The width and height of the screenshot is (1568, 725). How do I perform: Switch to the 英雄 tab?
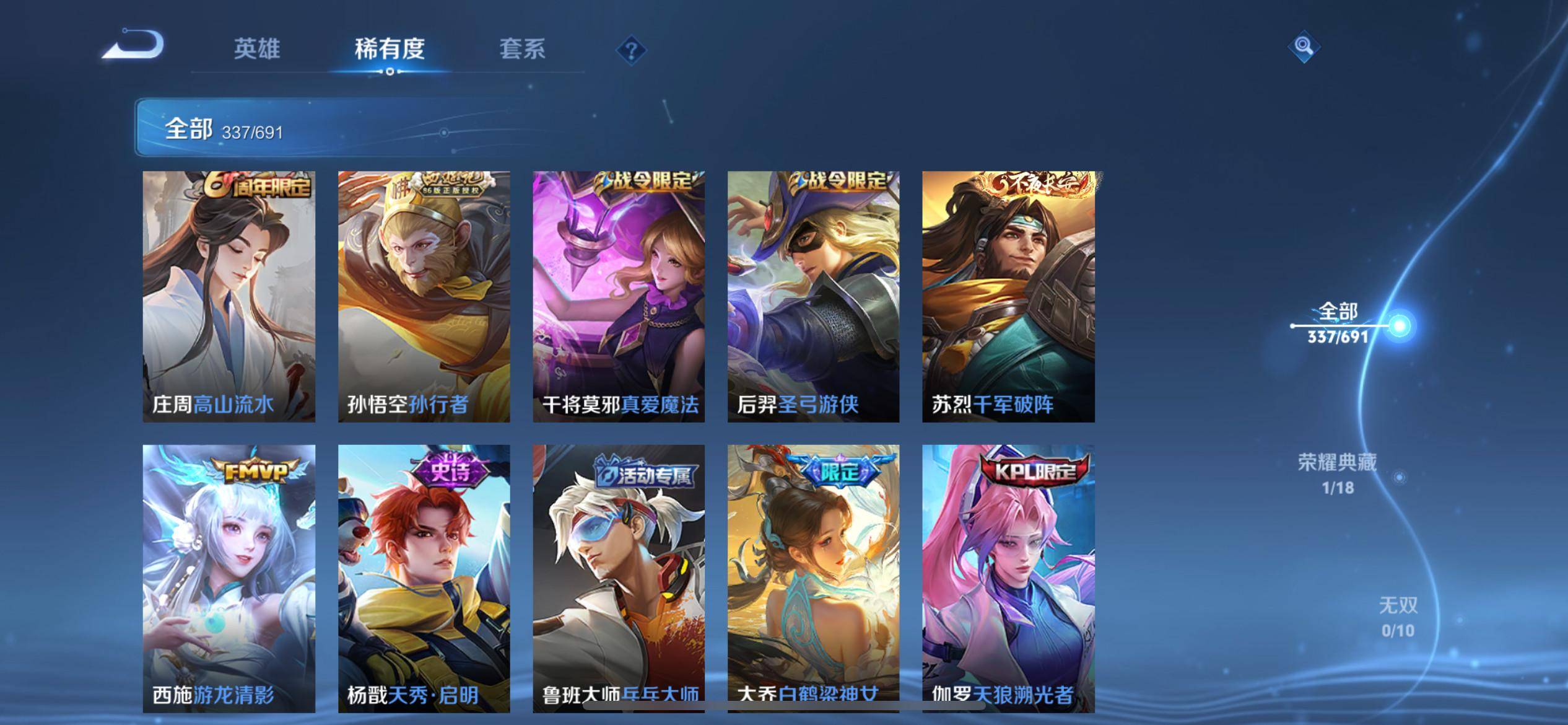coord(256,49)
